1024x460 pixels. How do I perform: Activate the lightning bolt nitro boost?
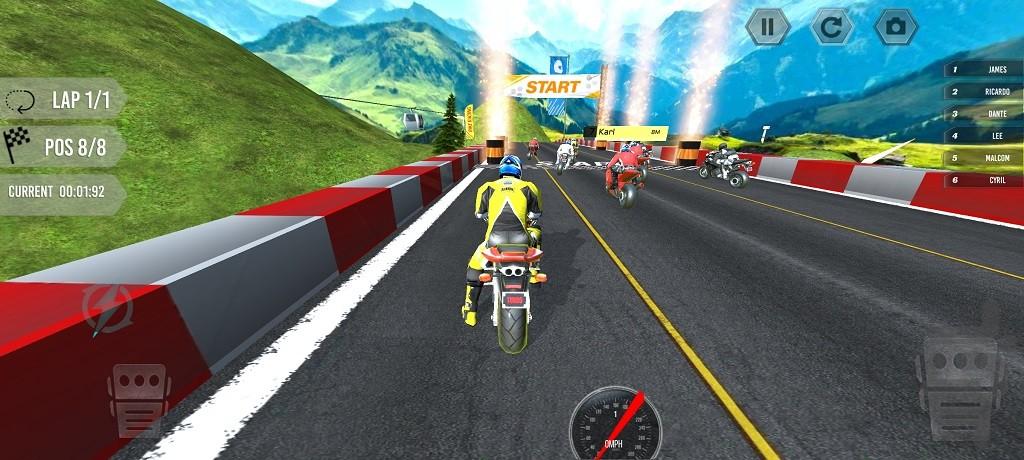(x=107, y=308)
